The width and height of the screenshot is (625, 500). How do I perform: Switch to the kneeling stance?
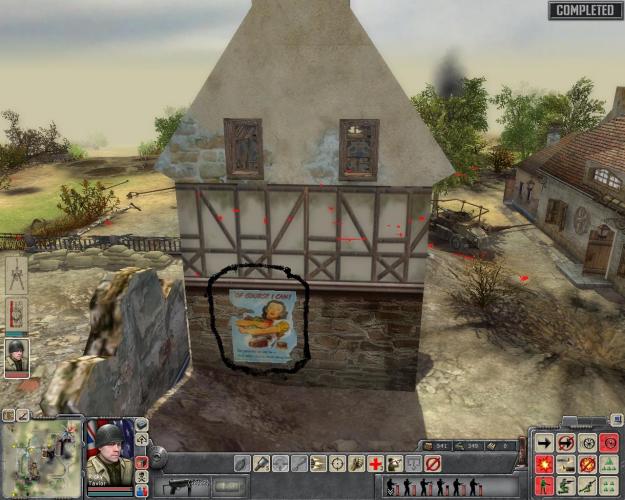click(566, 486)
